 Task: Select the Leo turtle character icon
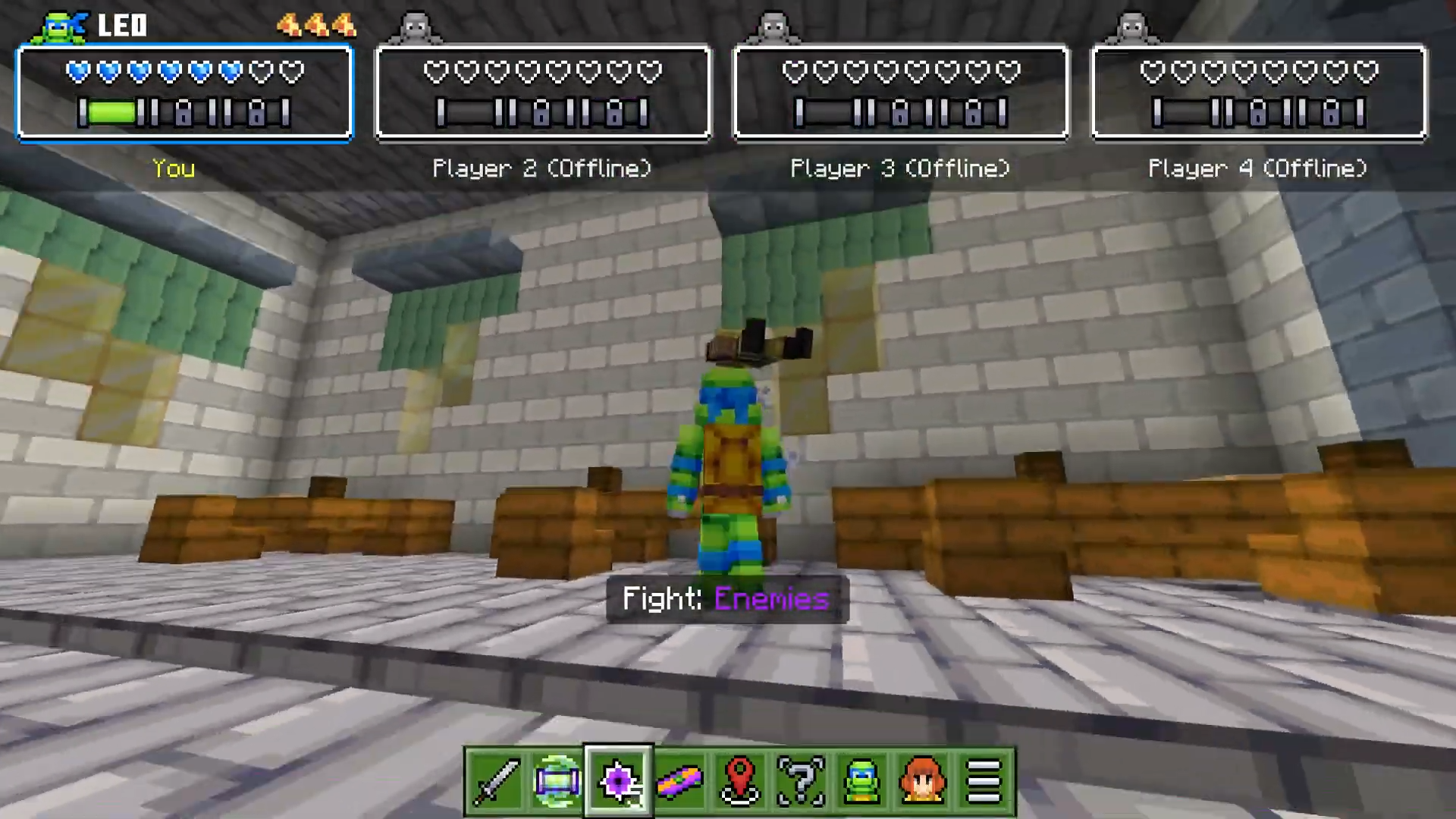862,781
